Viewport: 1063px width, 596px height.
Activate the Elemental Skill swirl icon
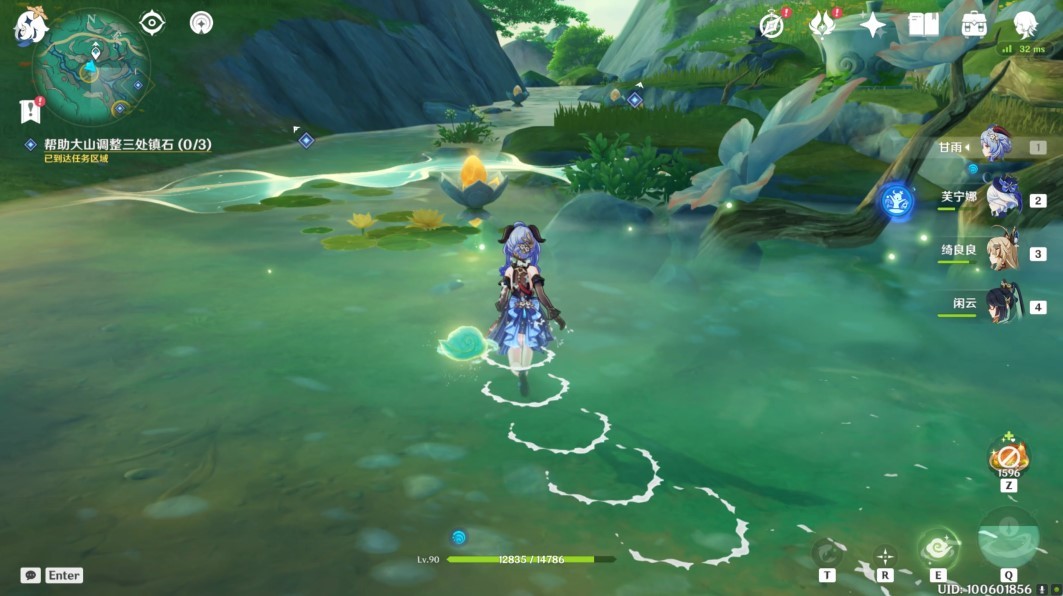939,547
